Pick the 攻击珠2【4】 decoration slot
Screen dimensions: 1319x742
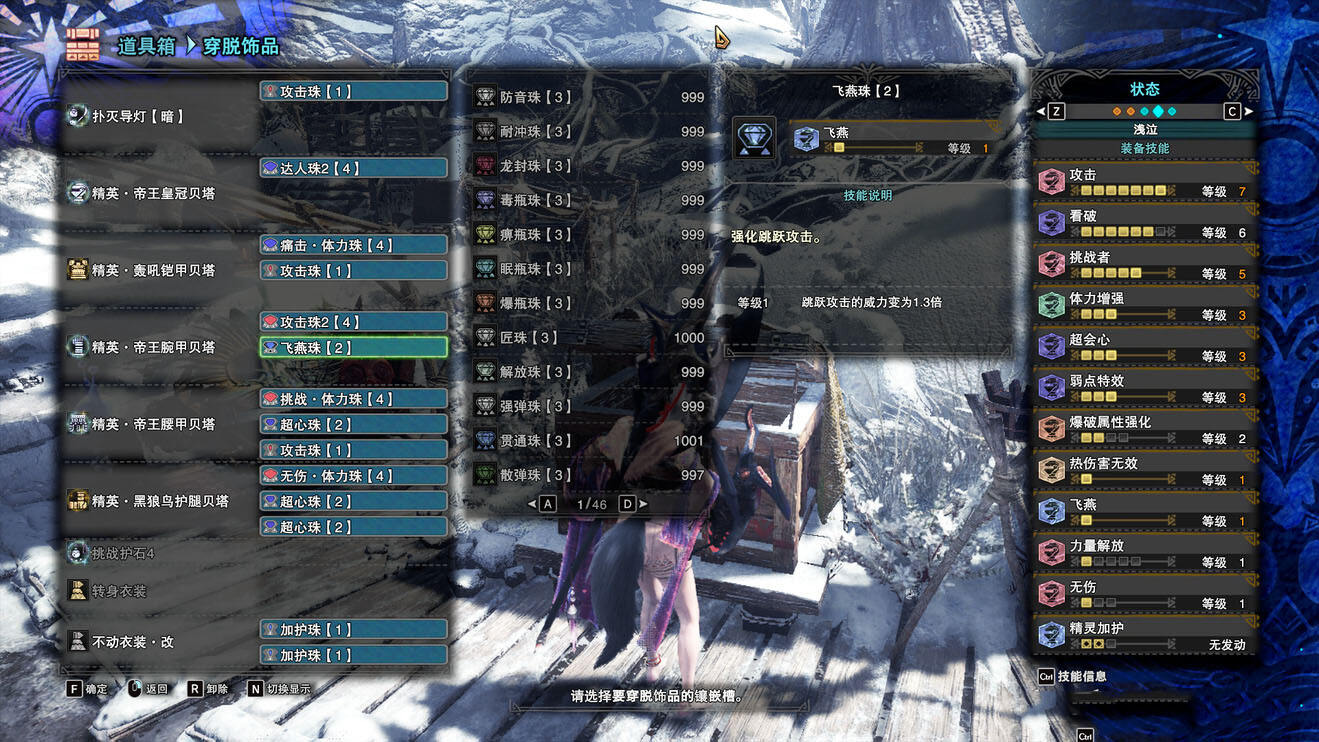coord(353,322)
